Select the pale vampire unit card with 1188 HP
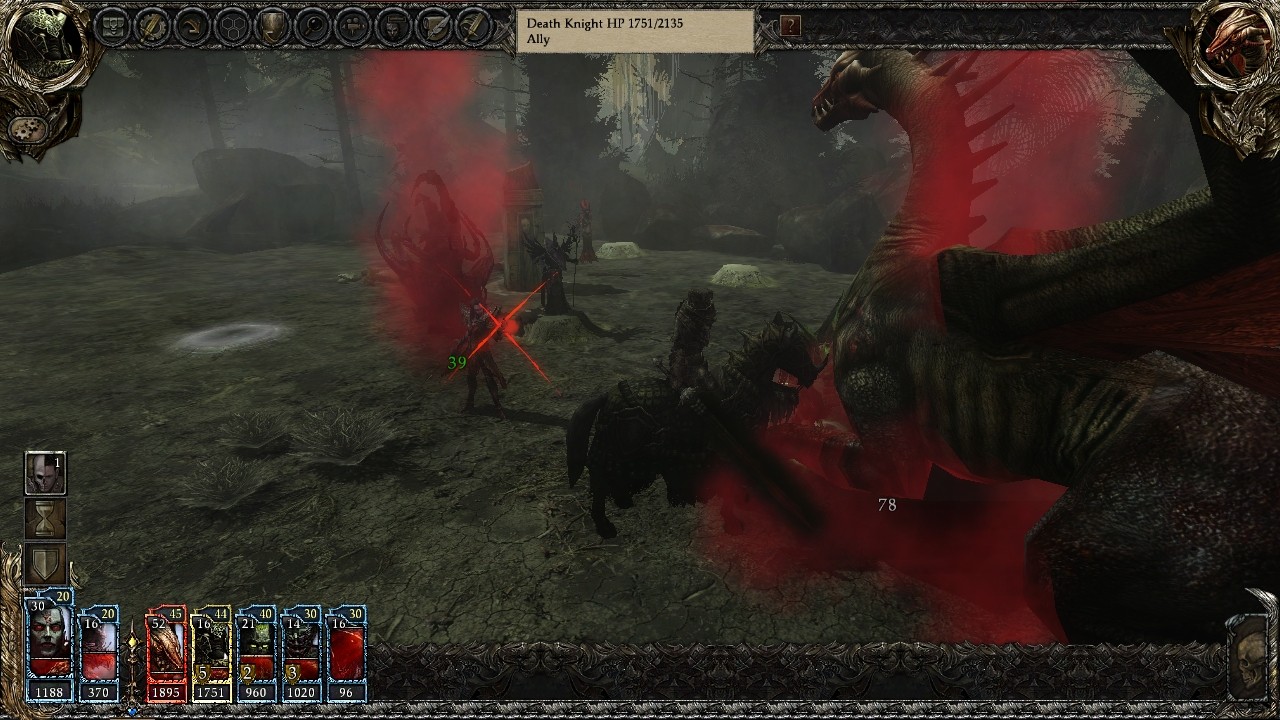Screen dimensions: 1280x720 [x=50, y=647]
